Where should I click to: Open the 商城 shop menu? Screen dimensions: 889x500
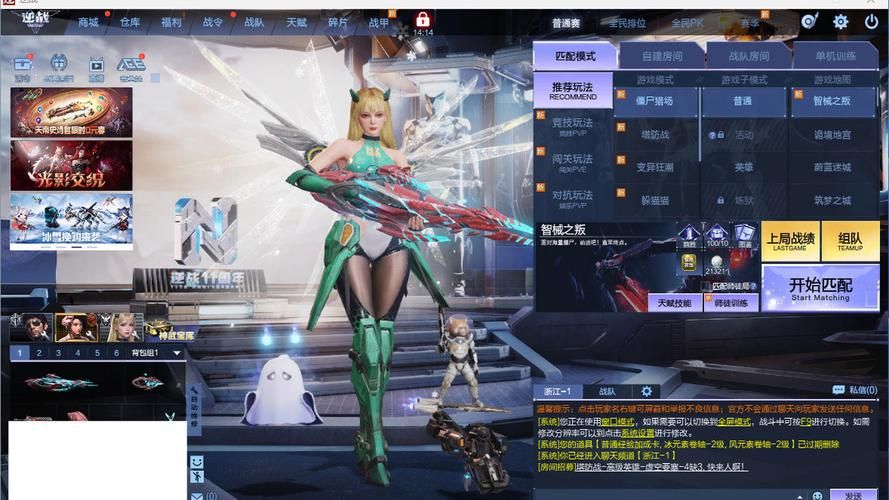click(x=88, y=22)
